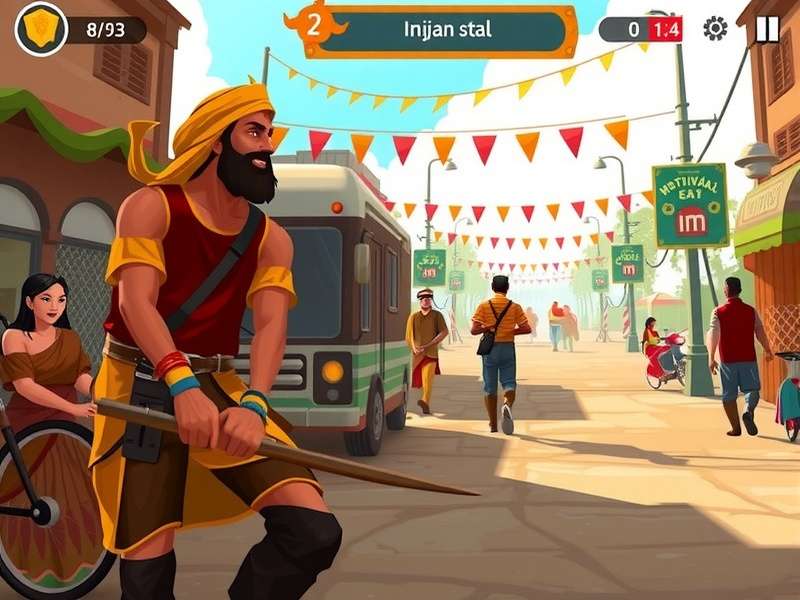Open the settings gear icon
This screenshot has height=600, width=800.
[715, 28]
